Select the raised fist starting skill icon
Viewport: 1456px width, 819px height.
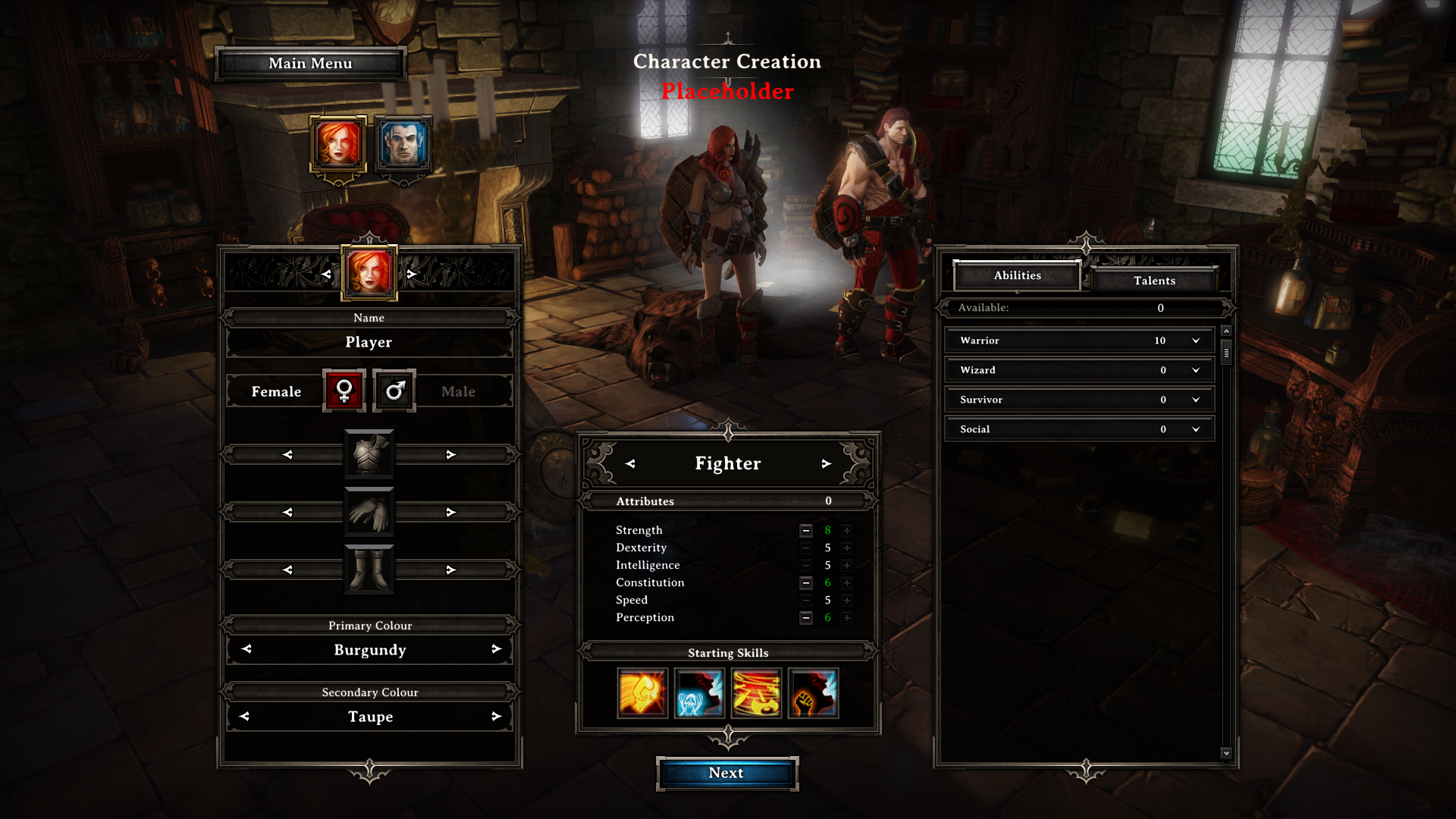[x=813, y=693]
